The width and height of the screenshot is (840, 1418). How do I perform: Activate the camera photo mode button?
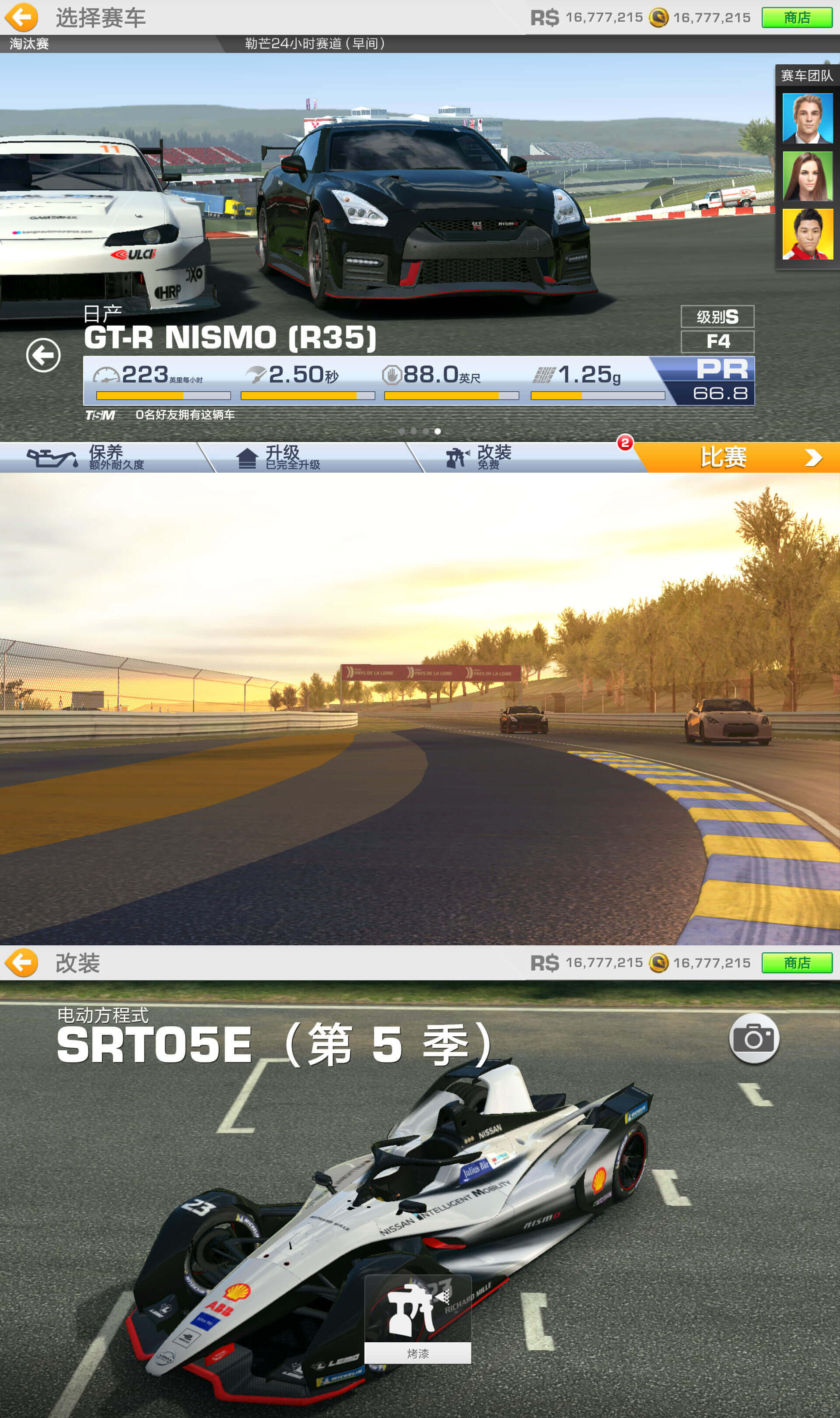pos(754,1039)
